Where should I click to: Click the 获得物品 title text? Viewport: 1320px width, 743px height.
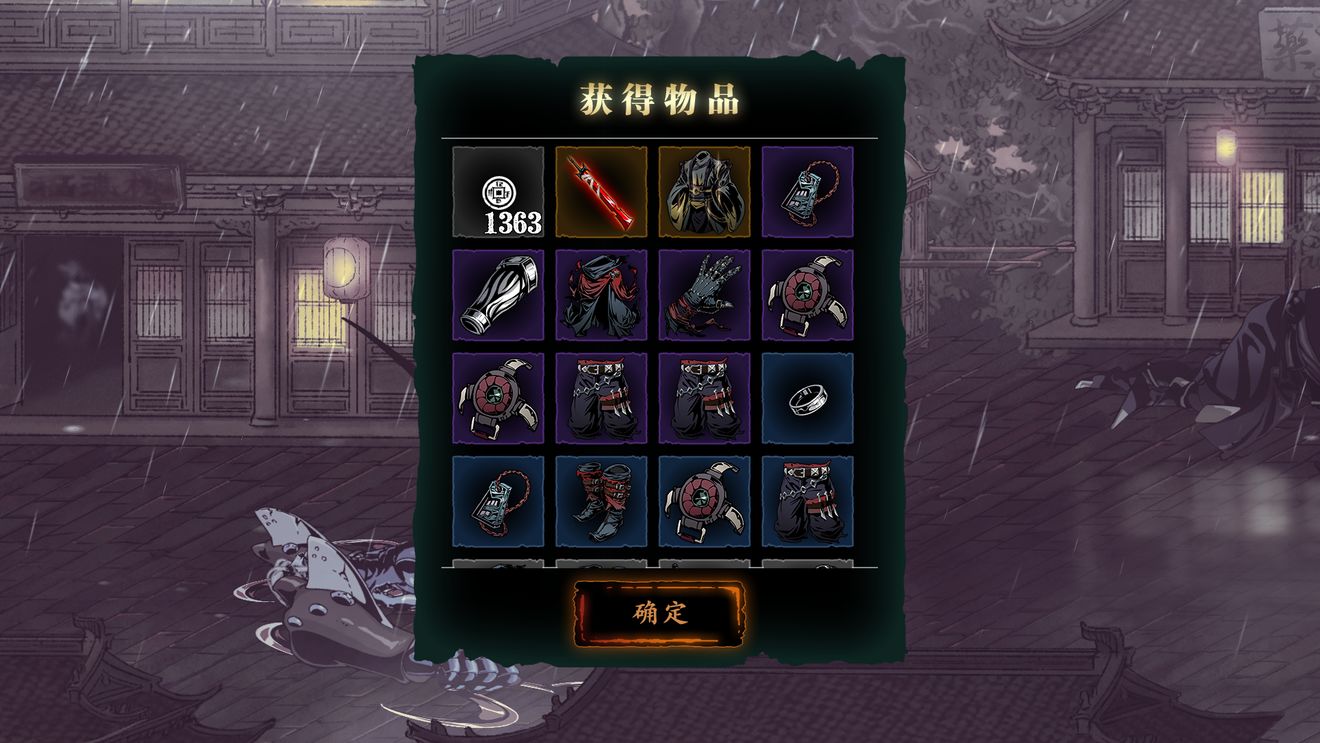[x=660, y=97]
